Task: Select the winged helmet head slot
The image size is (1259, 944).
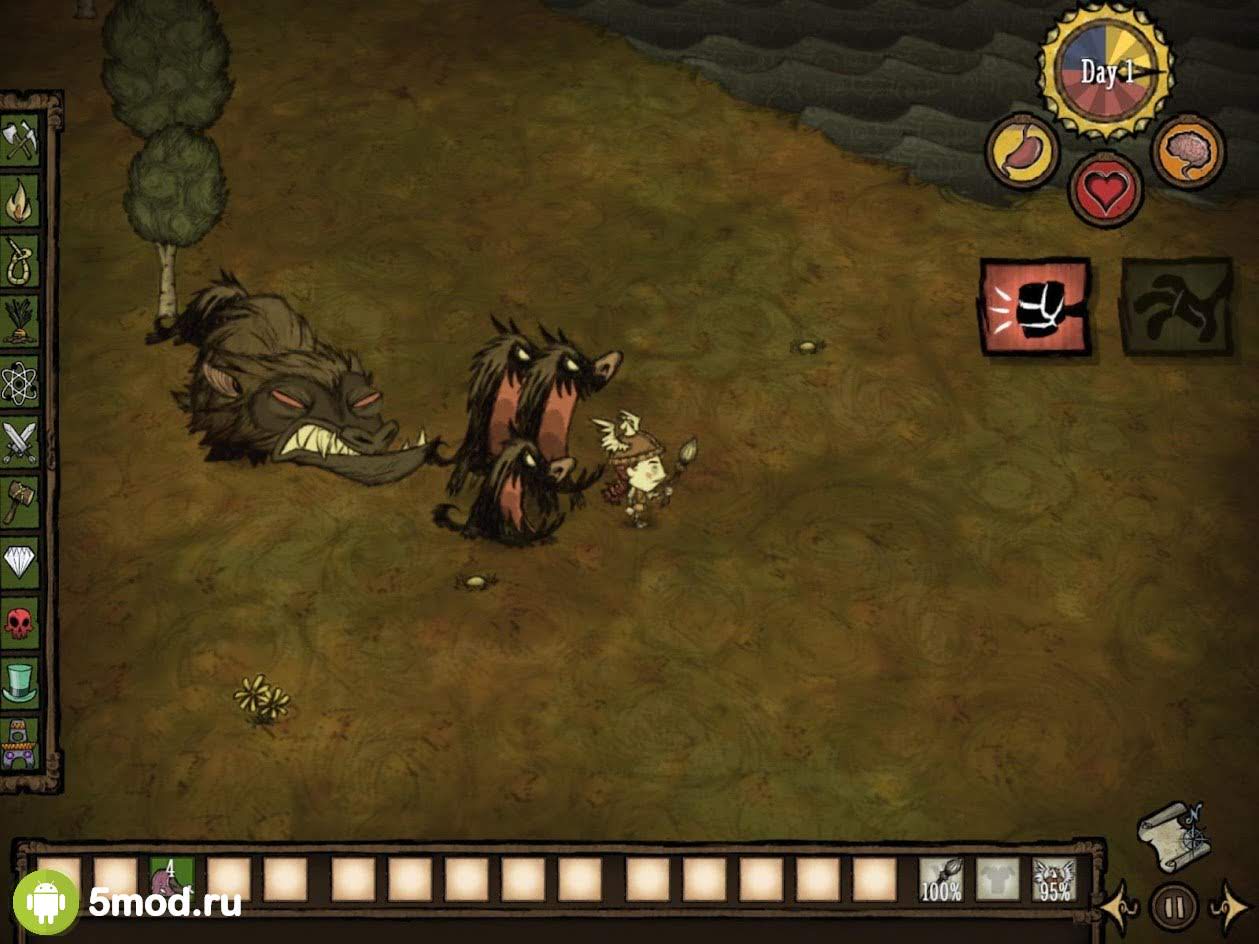Action: coord(1054,880)
